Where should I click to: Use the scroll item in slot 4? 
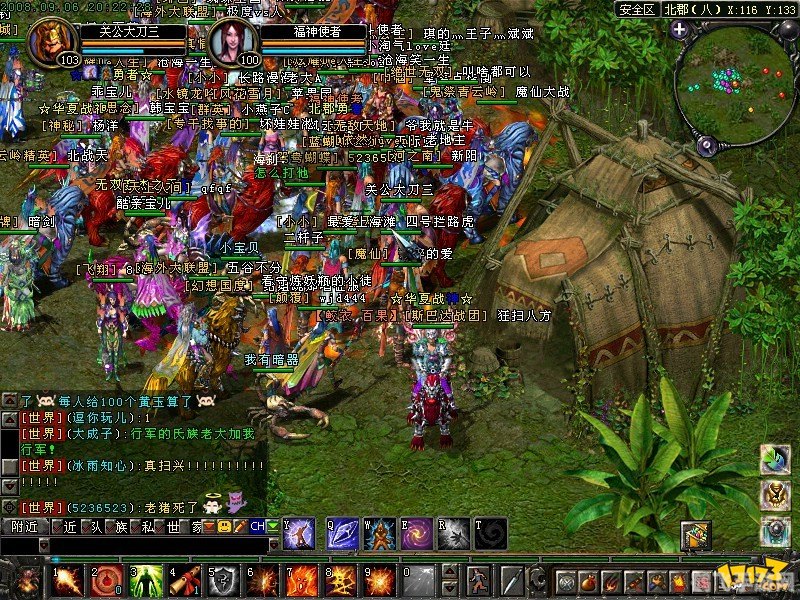[x=185, y=581]
